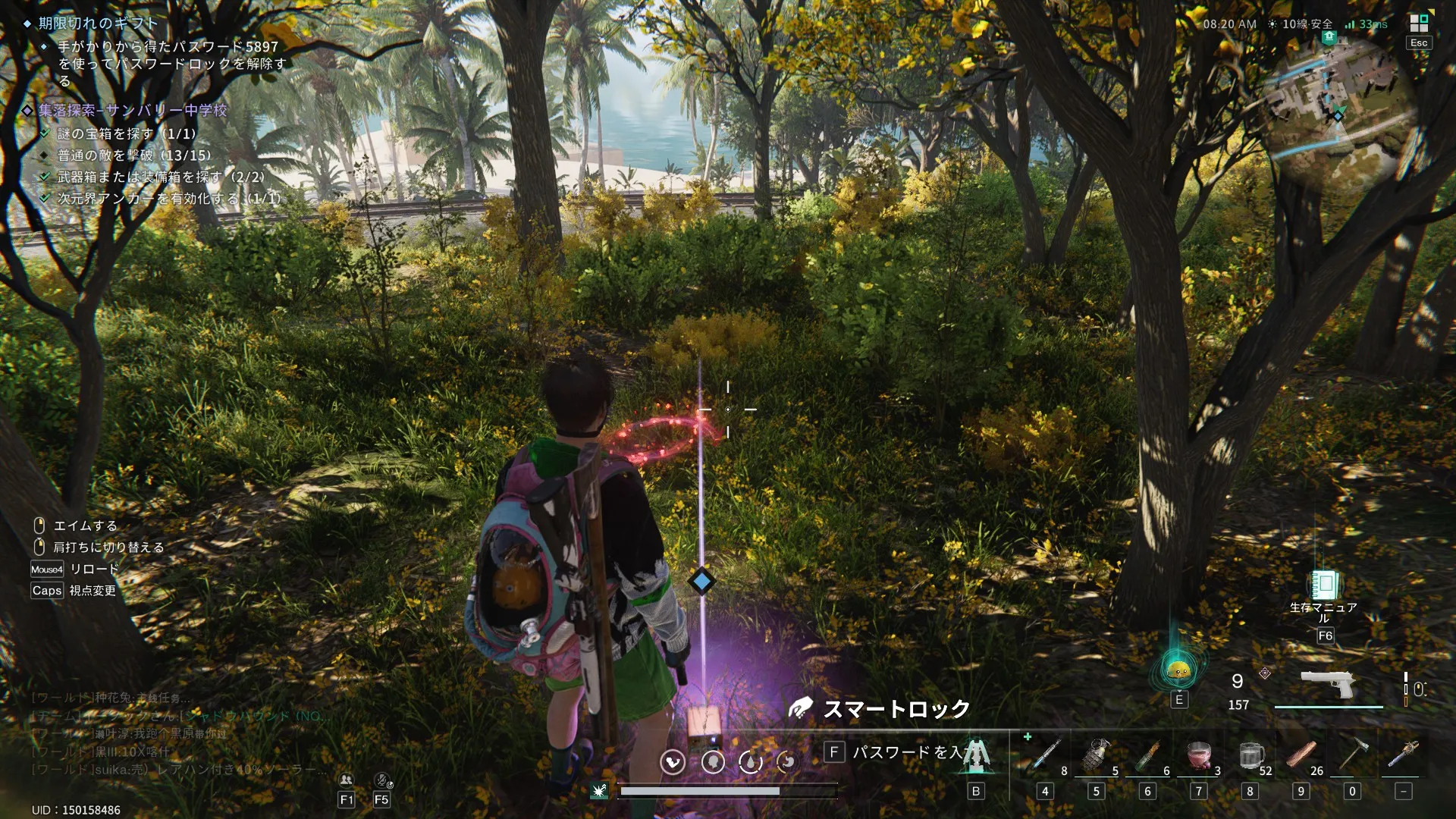Select the equipped white pistol weapon
The image size is (1456, 819).
tap(1328, 684)
